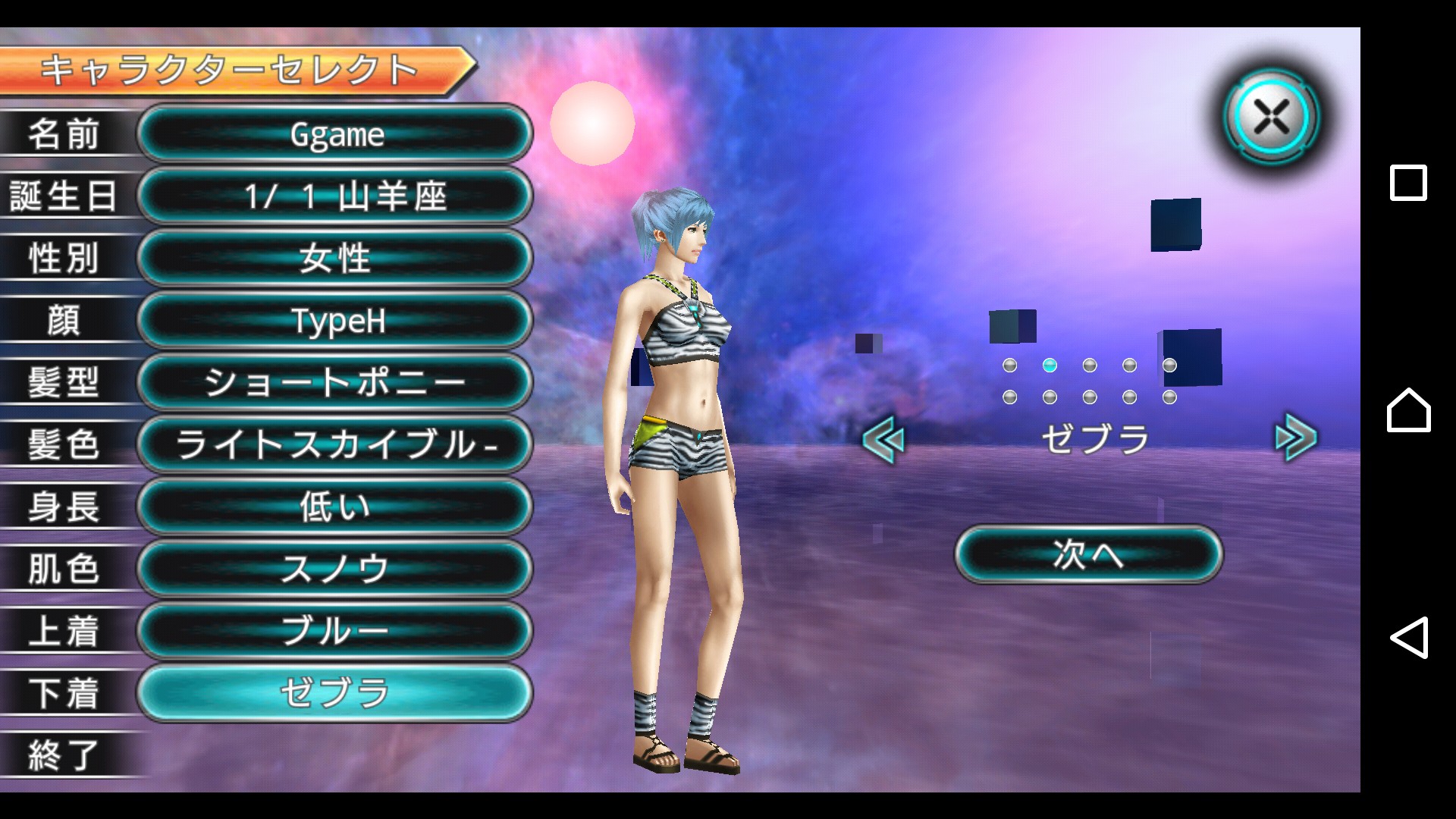Open Android recent apps square button
The image size is (1456, 819).
pyautogui.click(x=1408, y=183)
